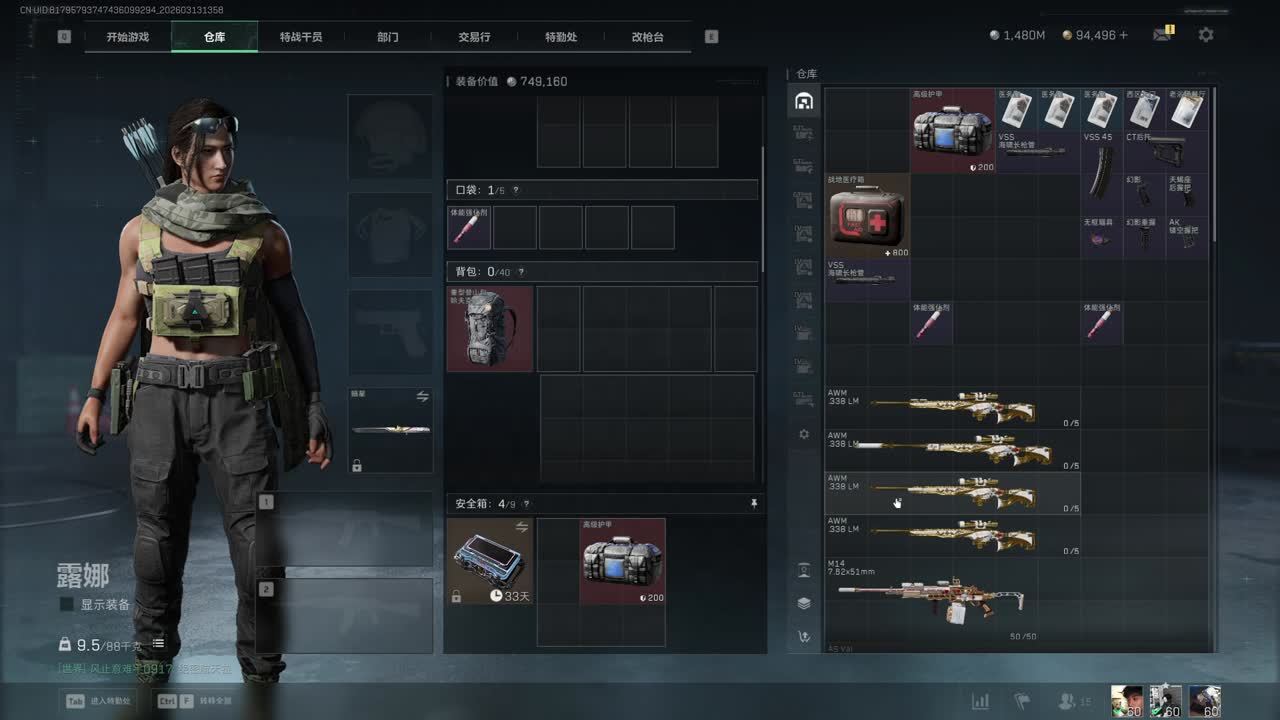Click the 高级护甲 kit in 安全箱
Viewport: 1280px width, 720px height.
[622, 561]
